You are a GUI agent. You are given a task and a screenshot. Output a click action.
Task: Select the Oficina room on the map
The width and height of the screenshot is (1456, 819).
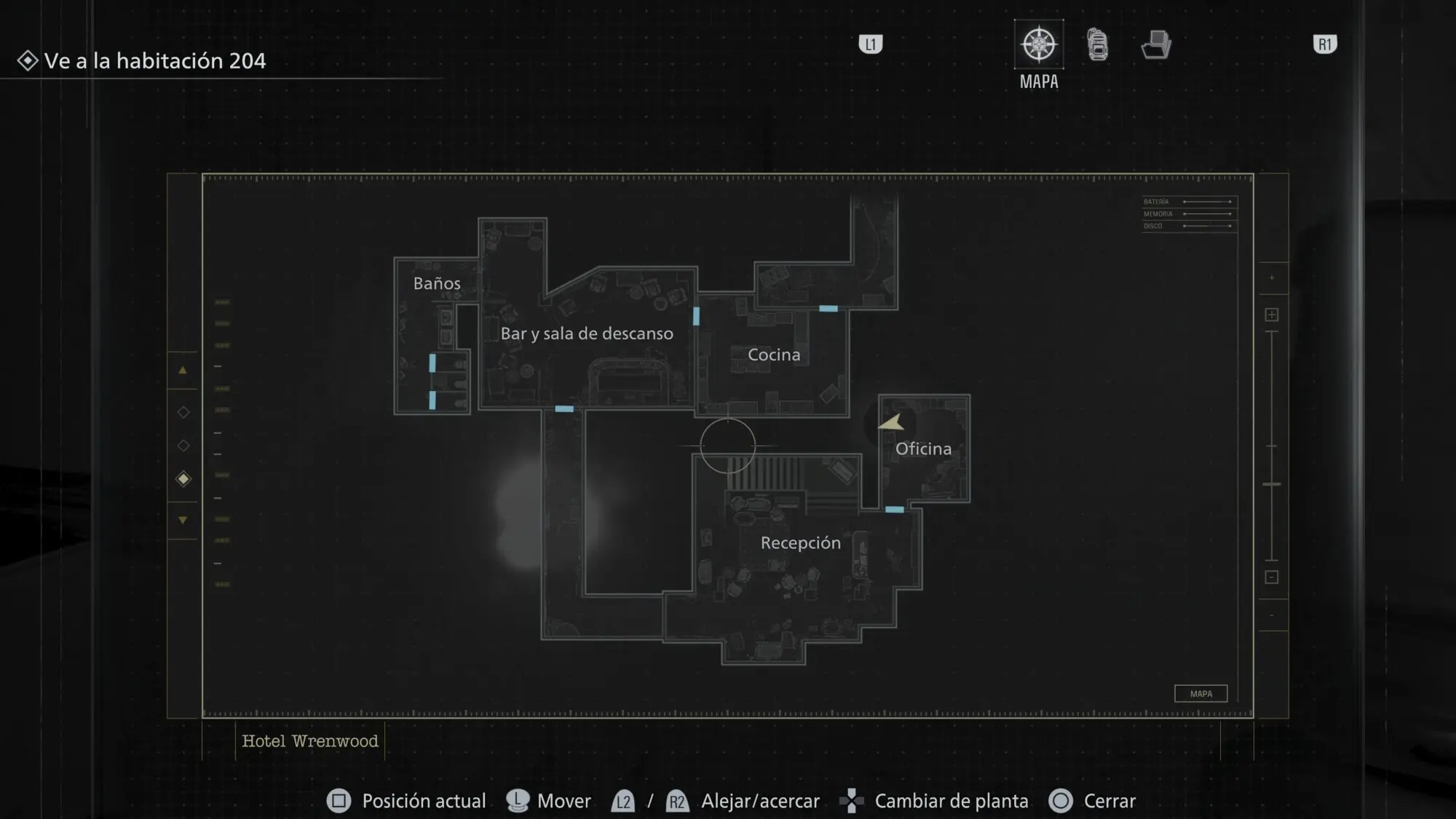[x=923, y=448]
